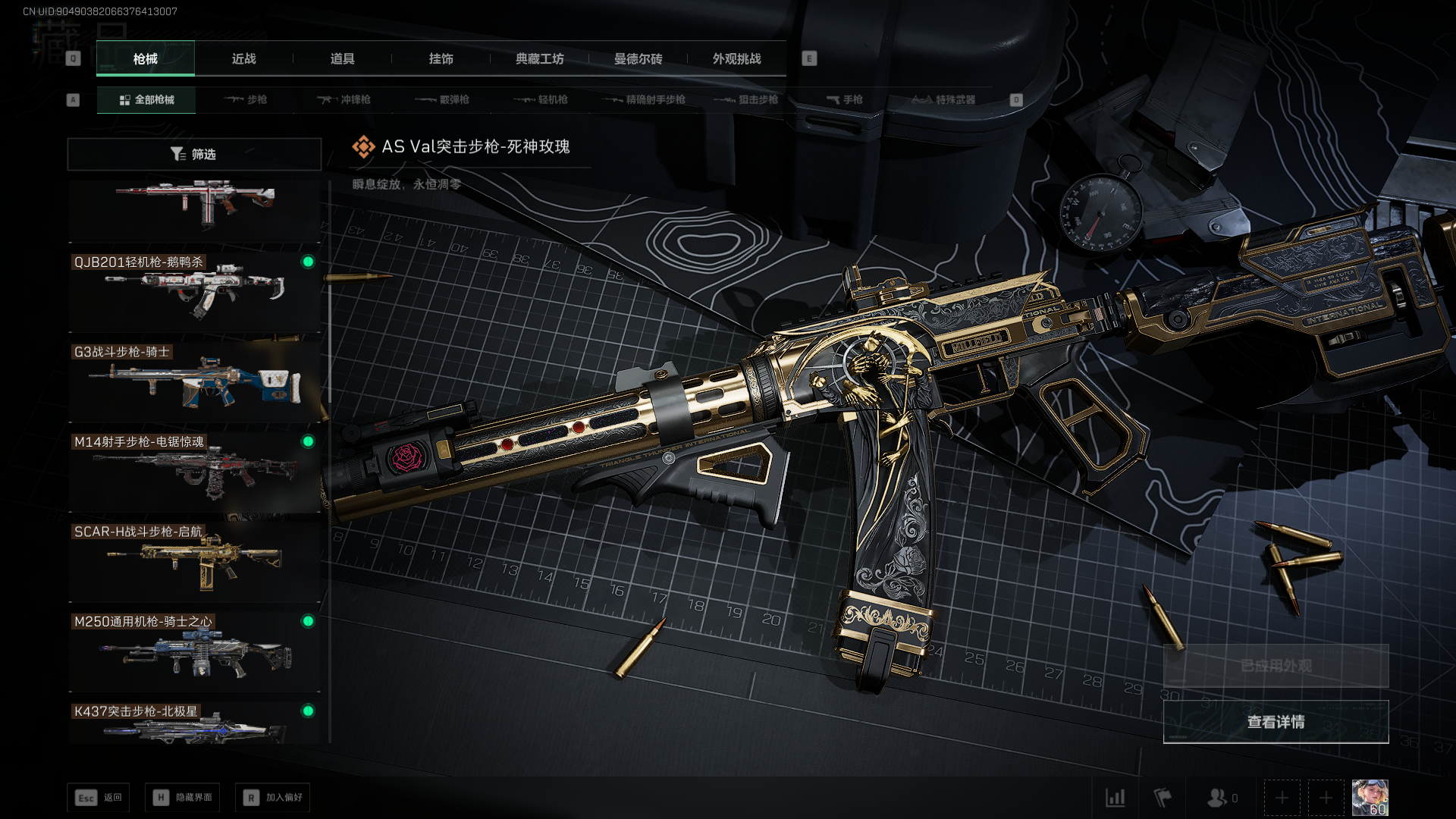Switch to the 曼德尔砖 tab
This screenshot has width=1456, height=819.
point(638,59)
